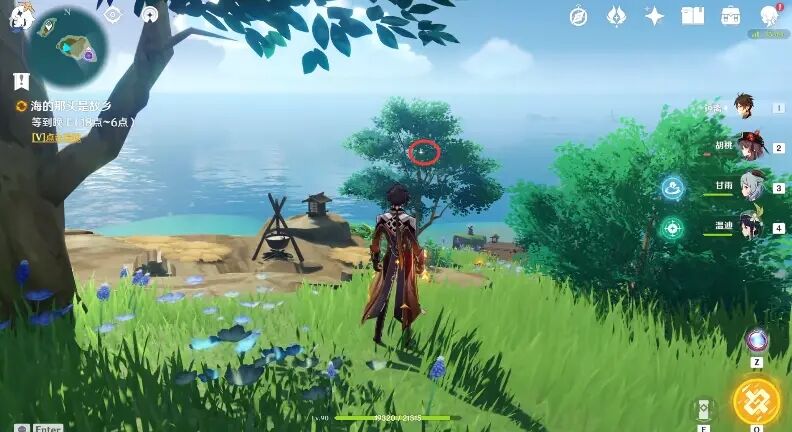
Task: Activate the golden Elemental Burst
Action: tap(756, 401)
